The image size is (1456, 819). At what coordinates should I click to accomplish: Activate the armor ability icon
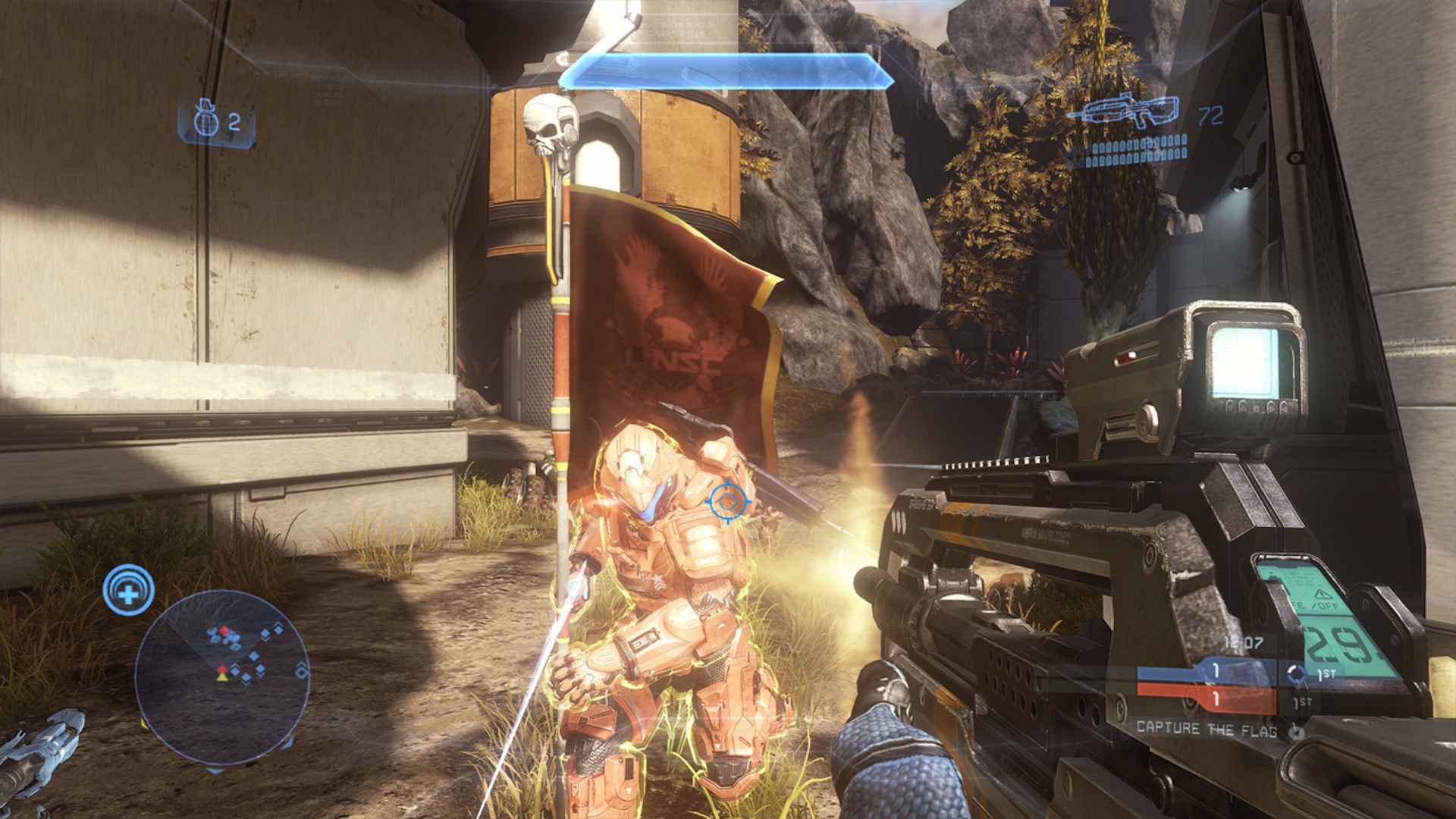coord(129,590)
